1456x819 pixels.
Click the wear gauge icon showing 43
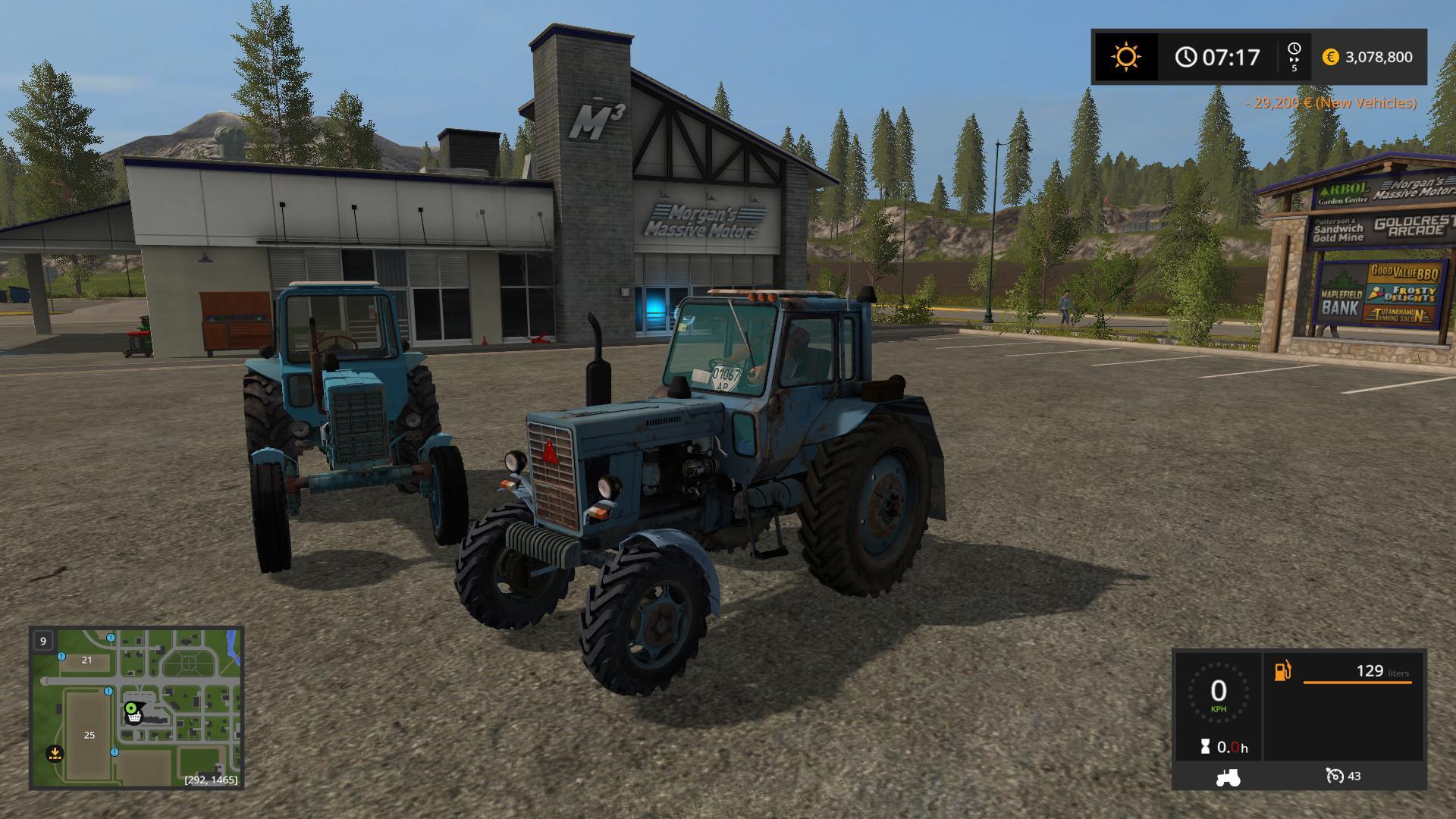[x=1335, y=777]
